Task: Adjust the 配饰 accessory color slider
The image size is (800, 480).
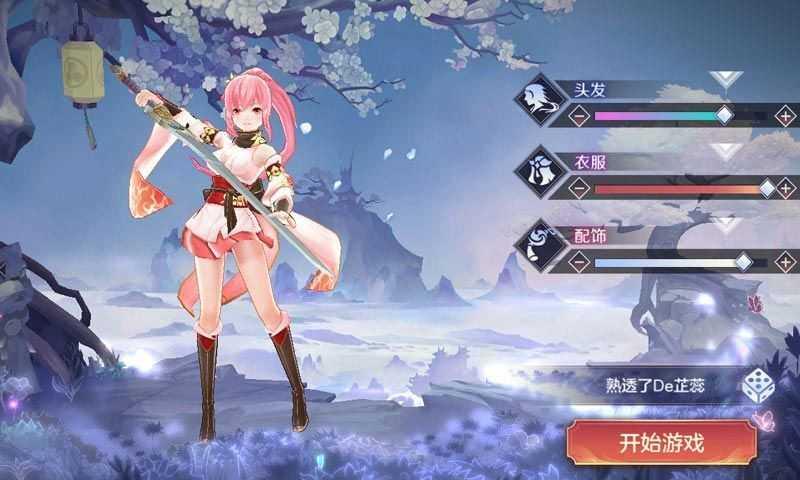Action: click(743, 262)
